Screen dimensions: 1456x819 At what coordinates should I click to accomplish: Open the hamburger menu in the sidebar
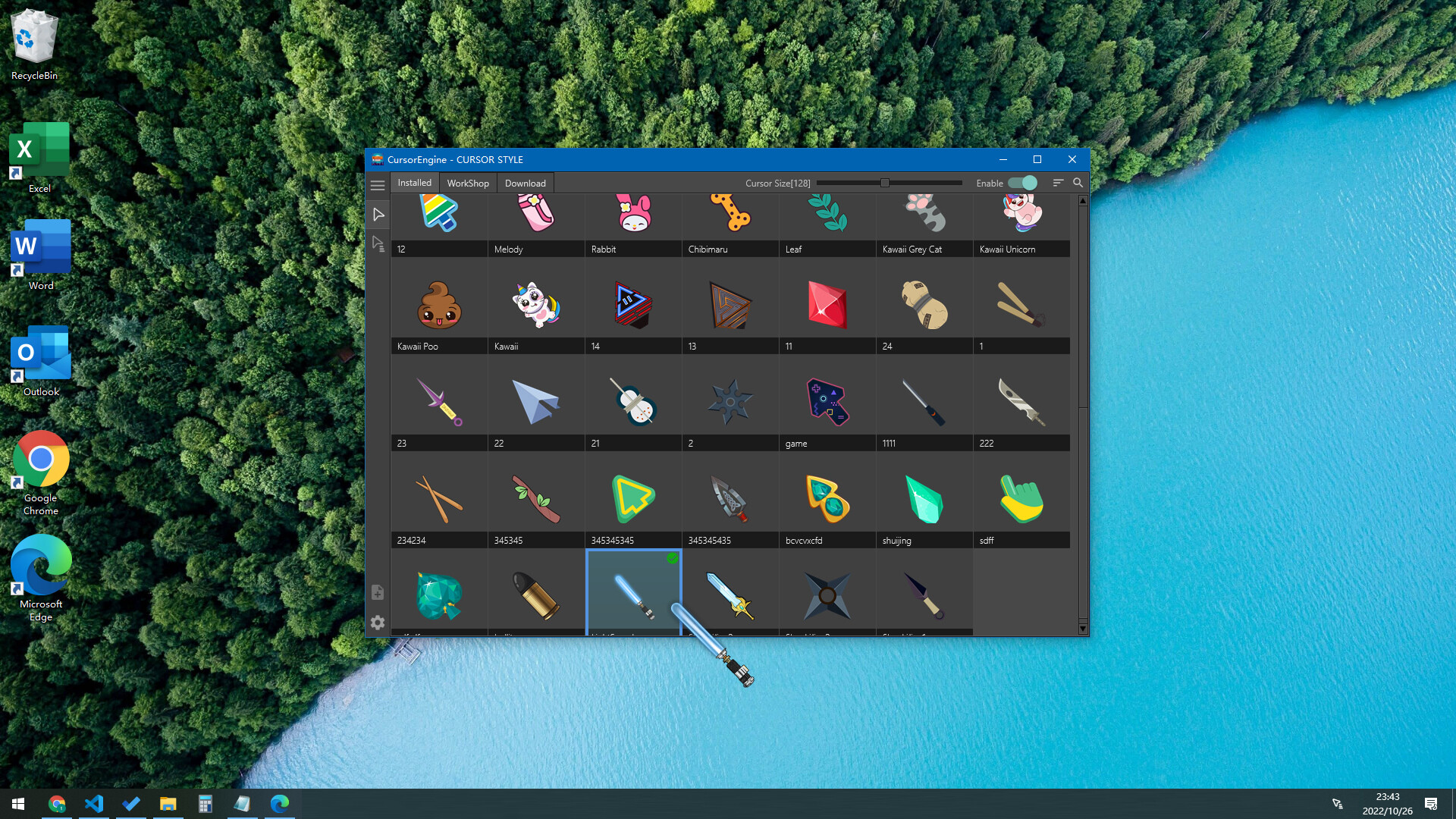coord(378,186)
